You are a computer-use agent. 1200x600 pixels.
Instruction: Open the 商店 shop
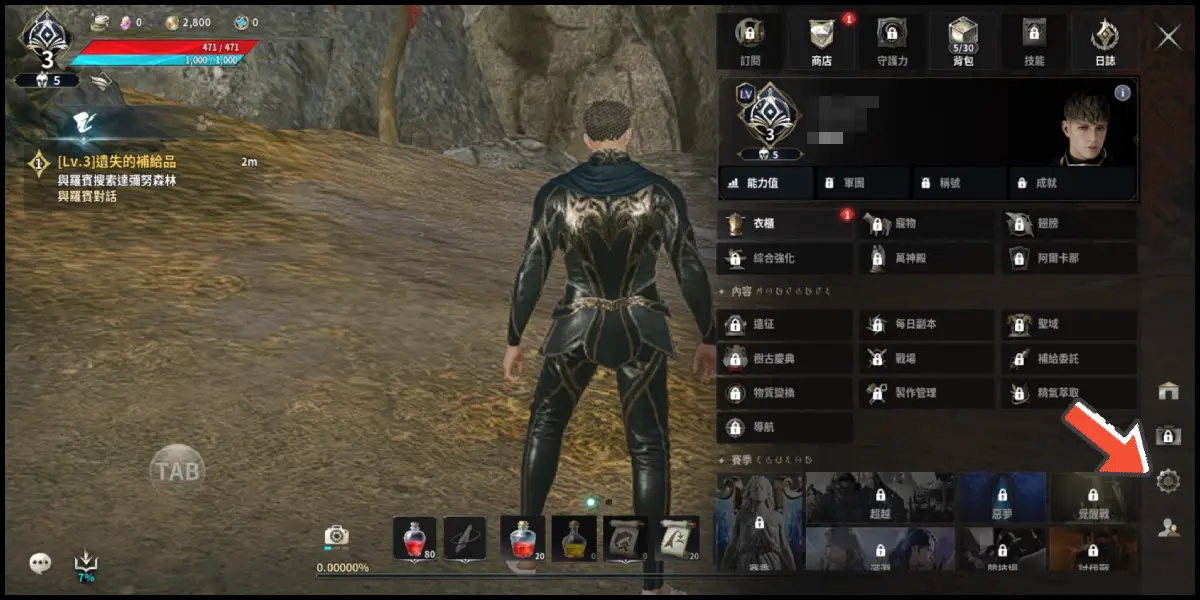820,41
